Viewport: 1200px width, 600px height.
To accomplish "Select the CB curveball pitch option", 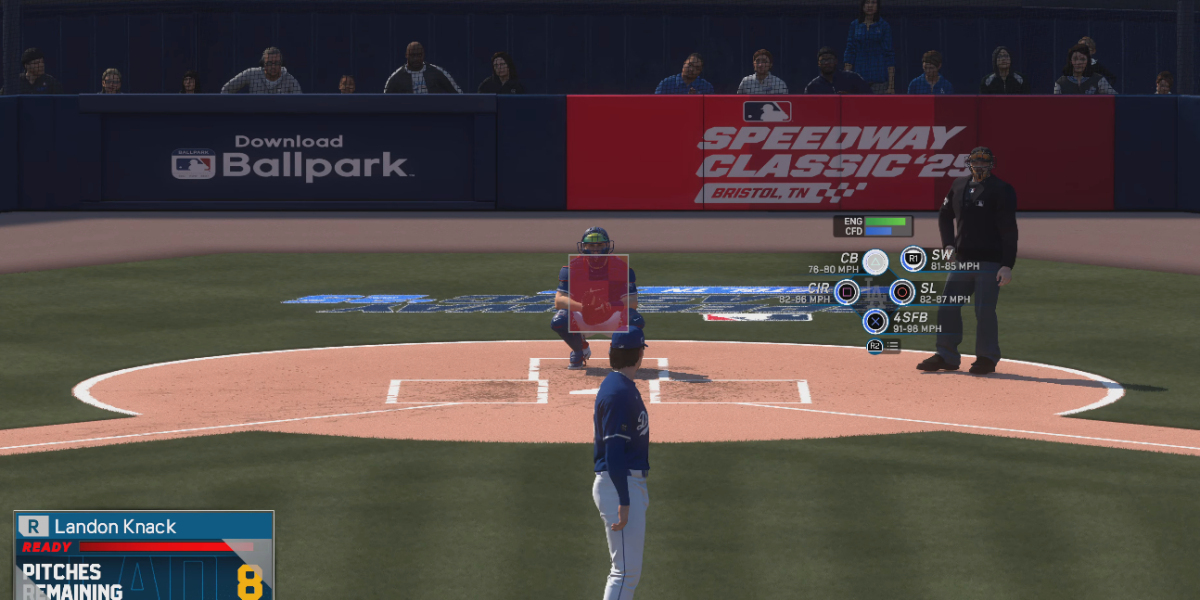I will (875, 262).
